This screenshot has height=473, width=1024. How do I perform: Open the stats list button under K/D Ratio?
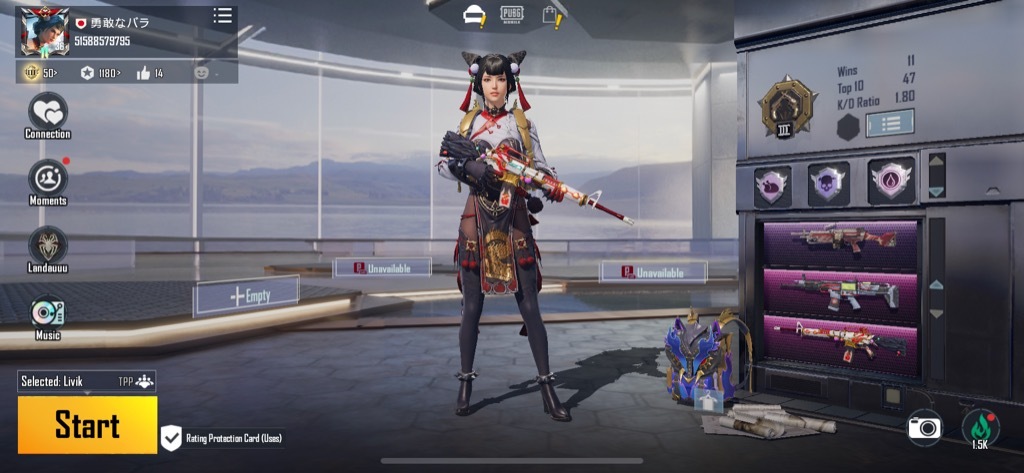(x=887, y=124)
